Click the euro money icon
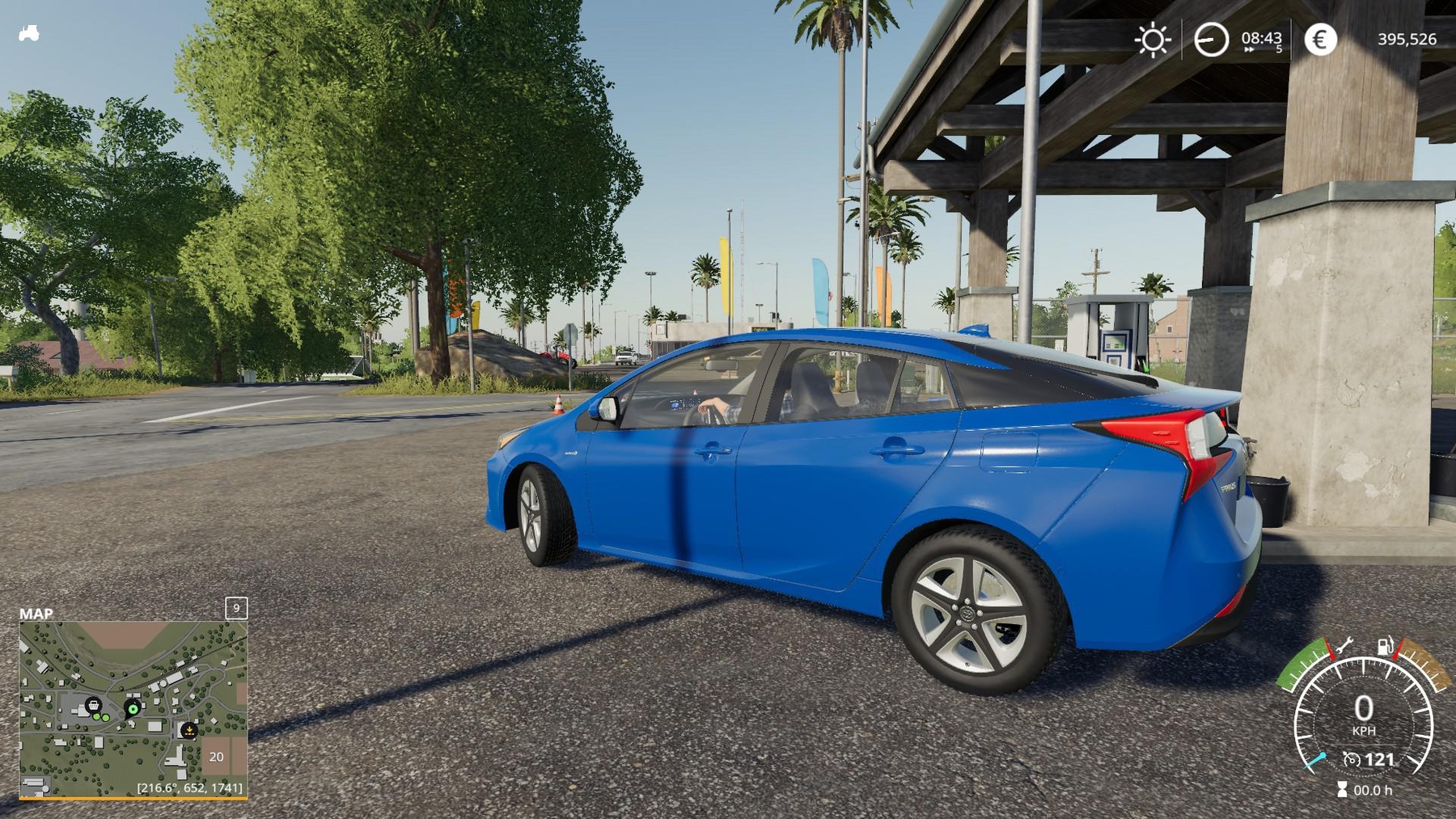Screen dimensions: 1456x819 pyautogui.click(x=1320, y=40)
